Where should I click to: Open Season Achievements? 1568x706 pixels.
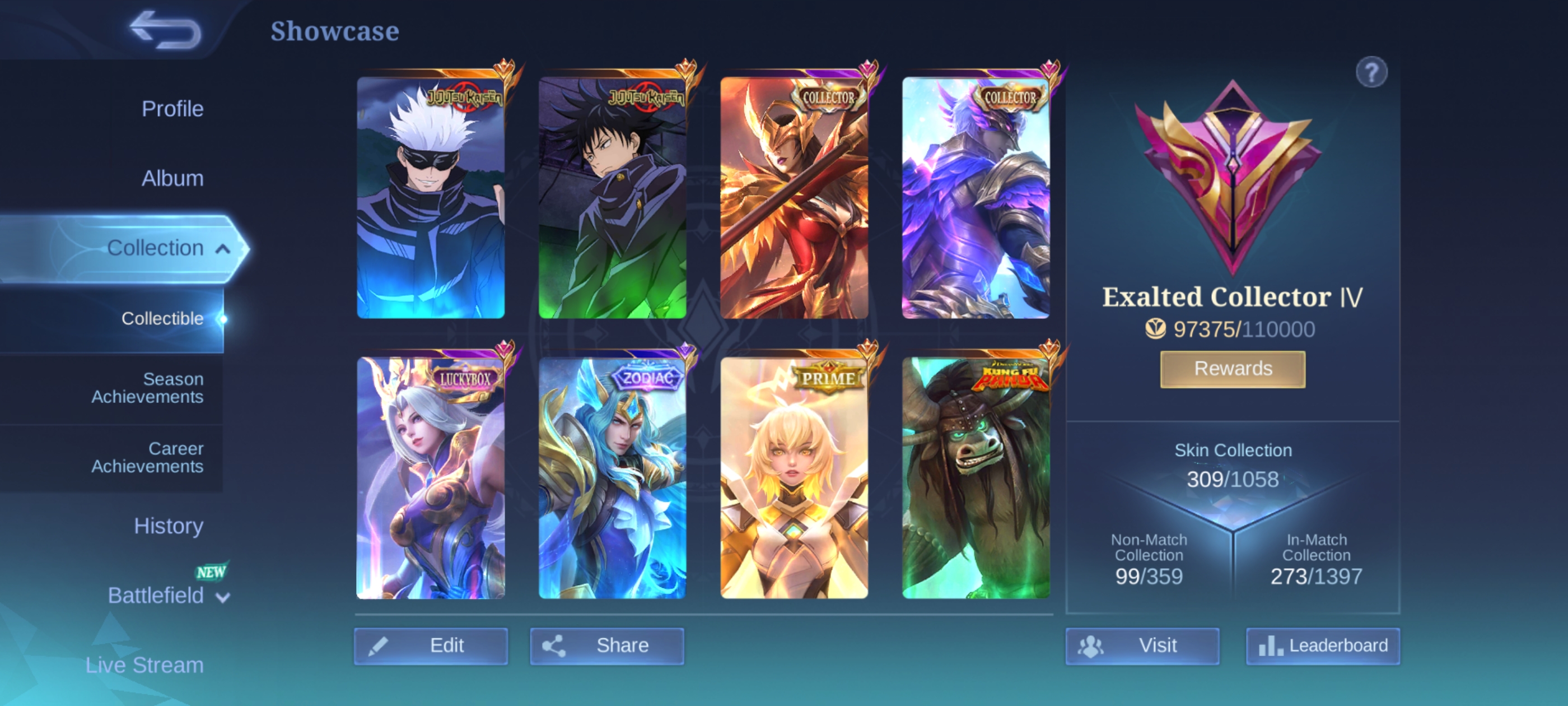(147, 388)
